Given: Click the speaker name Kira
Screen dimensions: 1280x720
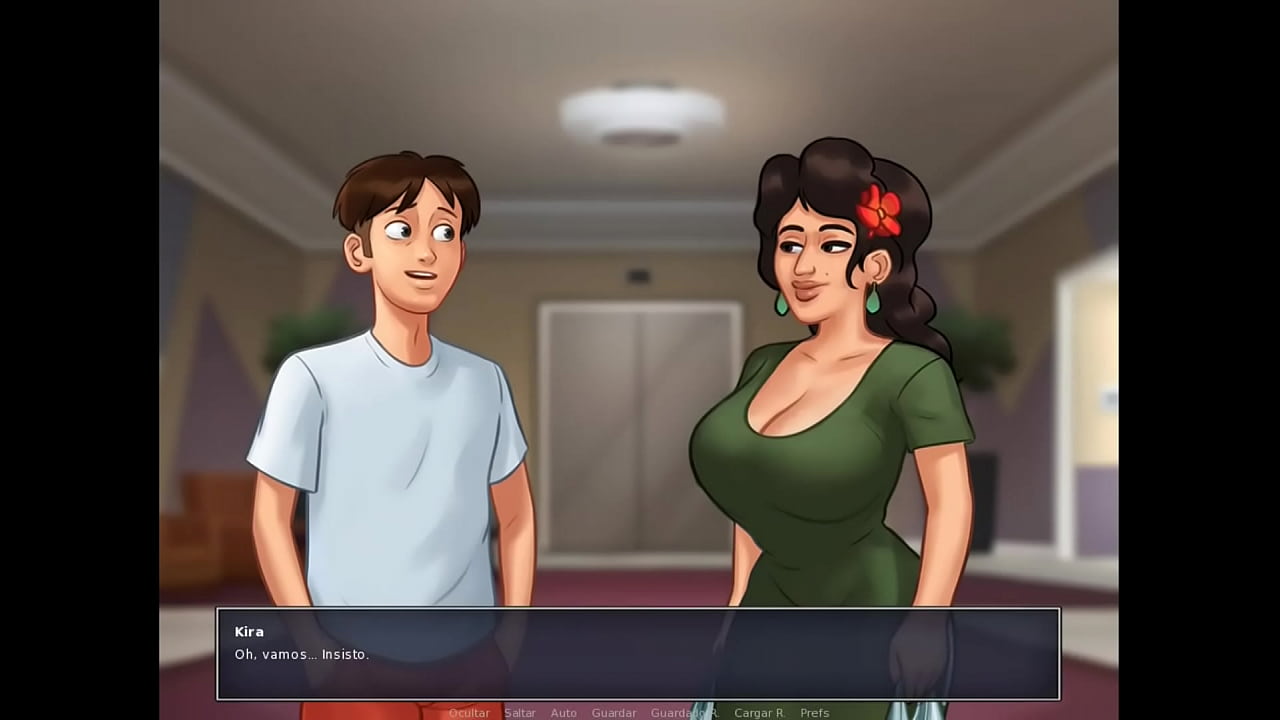Looking at the screenshot, I should point(248,631).
